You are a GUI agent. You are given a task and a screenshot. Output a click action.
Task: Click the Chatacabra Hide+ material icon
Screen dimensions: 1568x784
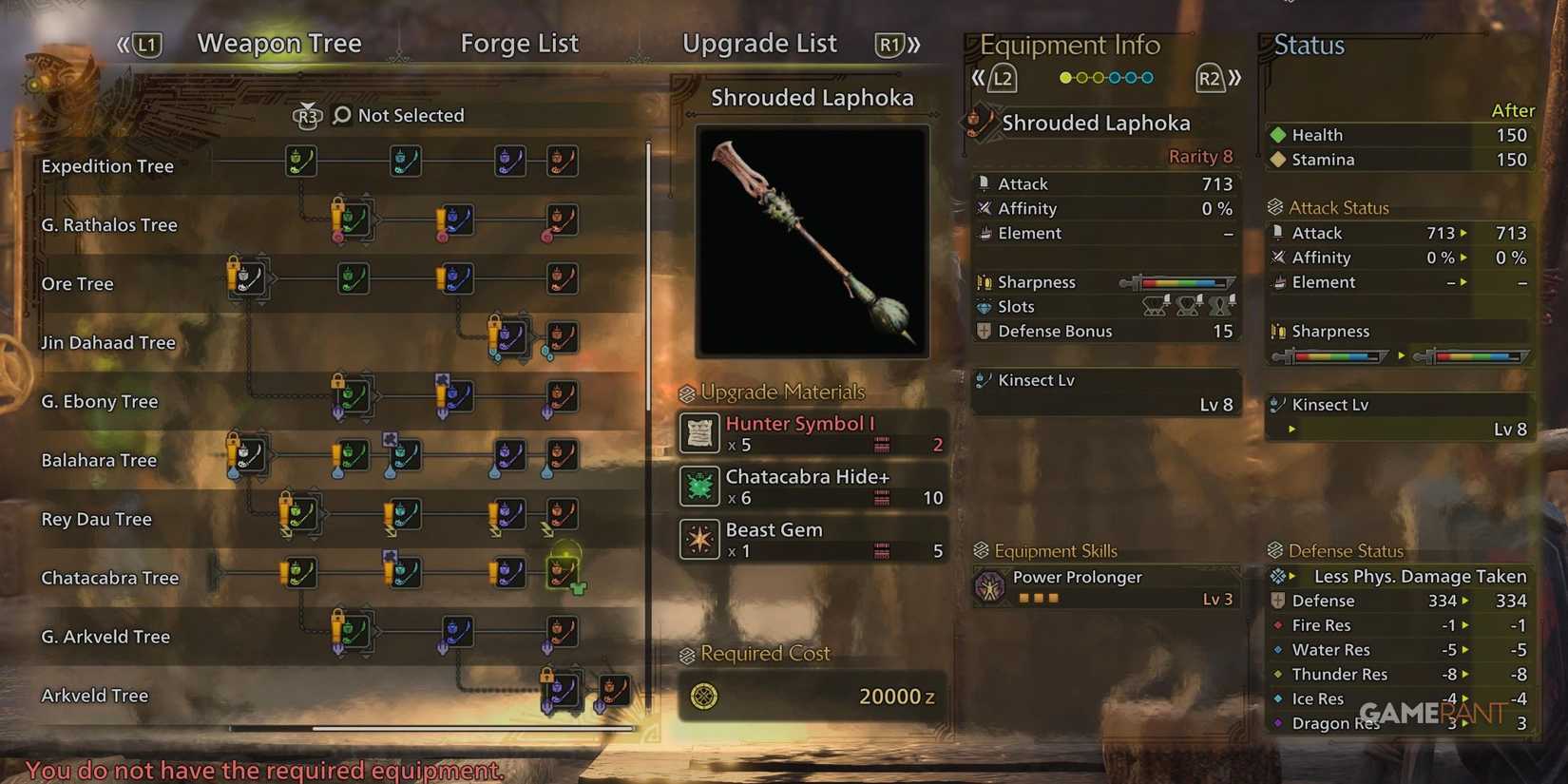699,487
